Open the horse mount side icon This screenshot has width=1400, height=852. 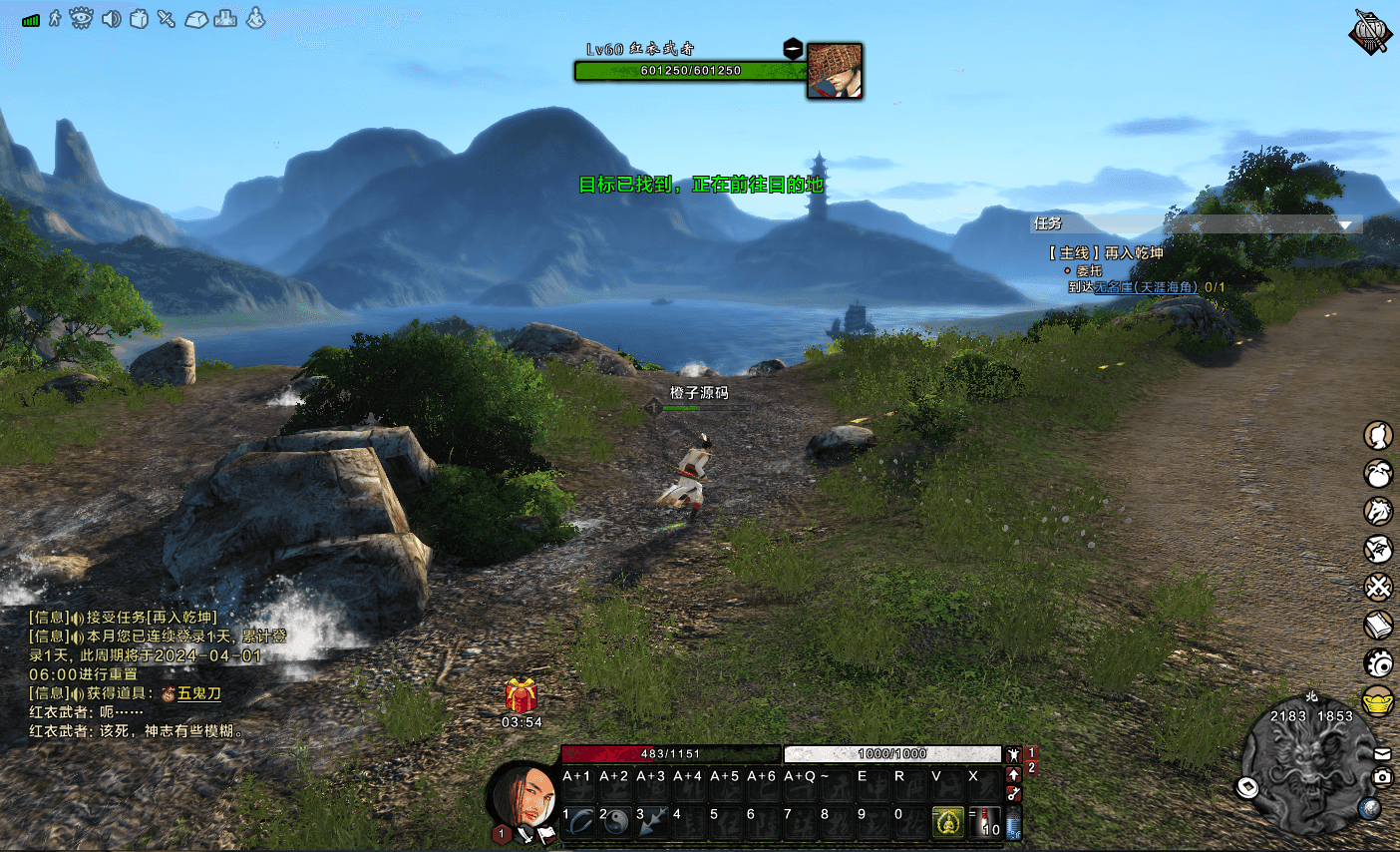click(1378, 511)
